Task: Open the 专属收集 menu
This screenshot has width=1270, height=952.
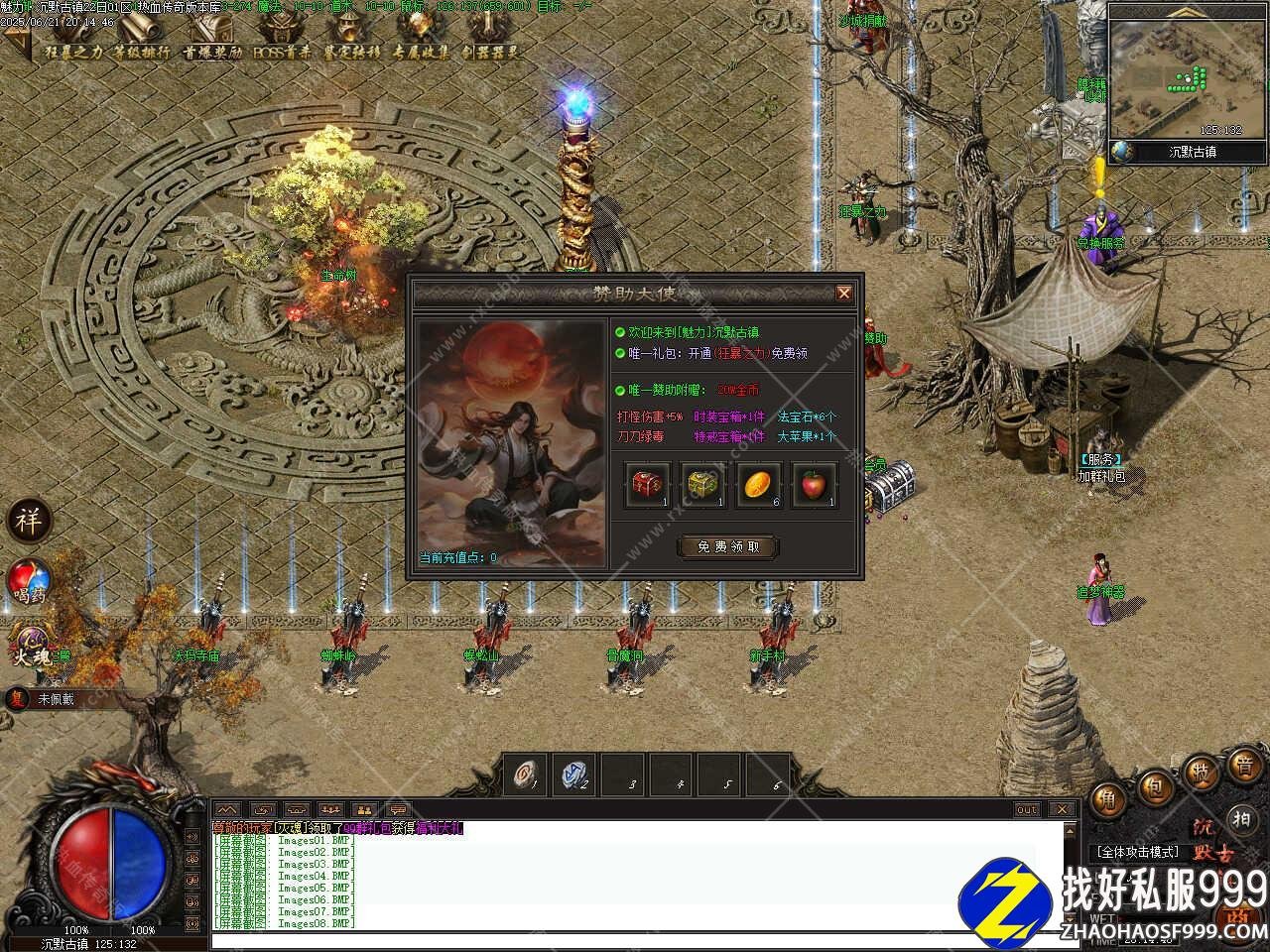Action: 421,52
